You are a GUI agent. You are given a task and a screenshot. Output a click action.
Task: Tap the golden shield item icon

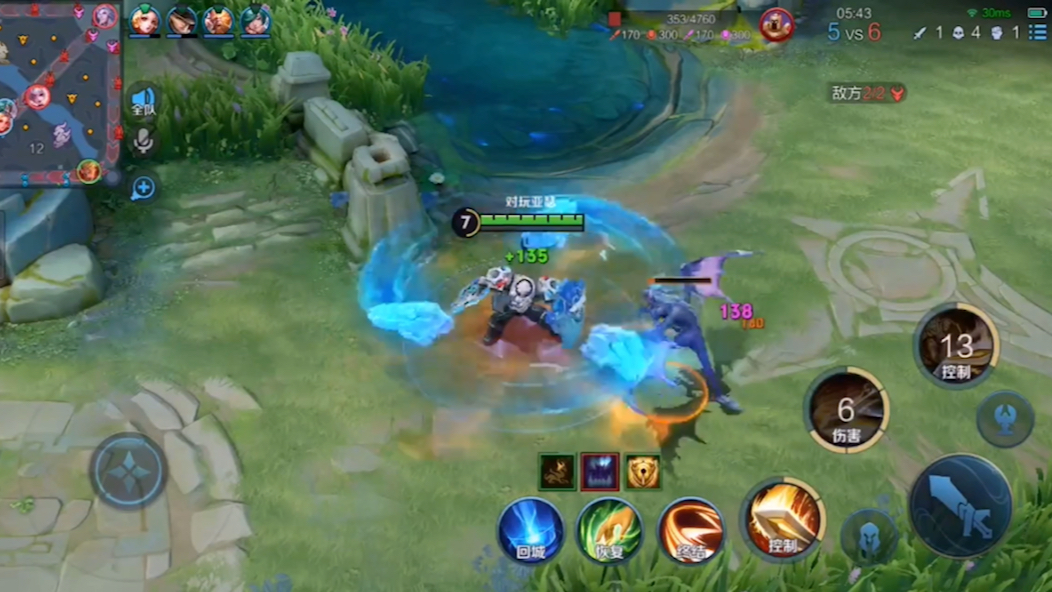click(x=643, y=472)
